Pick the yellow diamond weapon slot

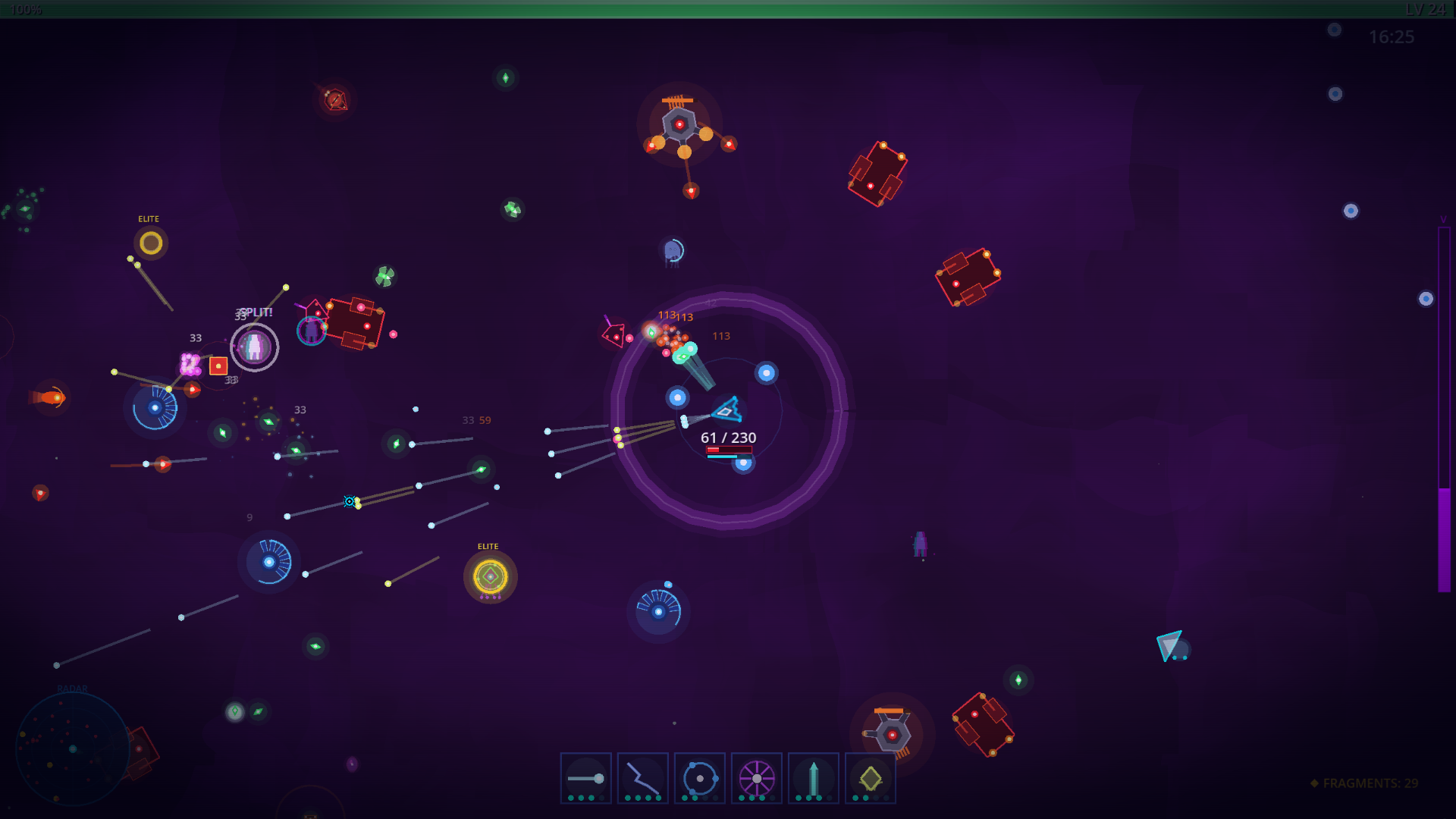[870, 778]
